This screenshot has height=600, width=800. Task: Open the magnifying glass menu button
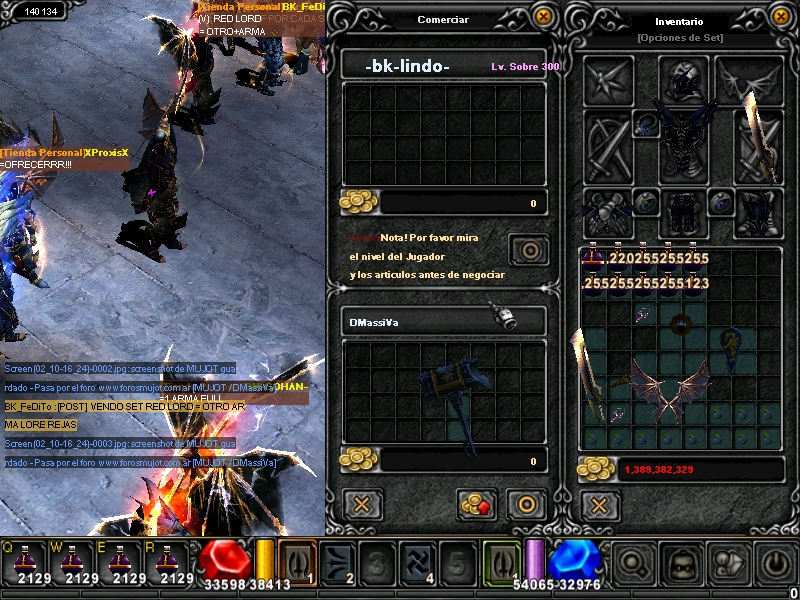(632, 564)
